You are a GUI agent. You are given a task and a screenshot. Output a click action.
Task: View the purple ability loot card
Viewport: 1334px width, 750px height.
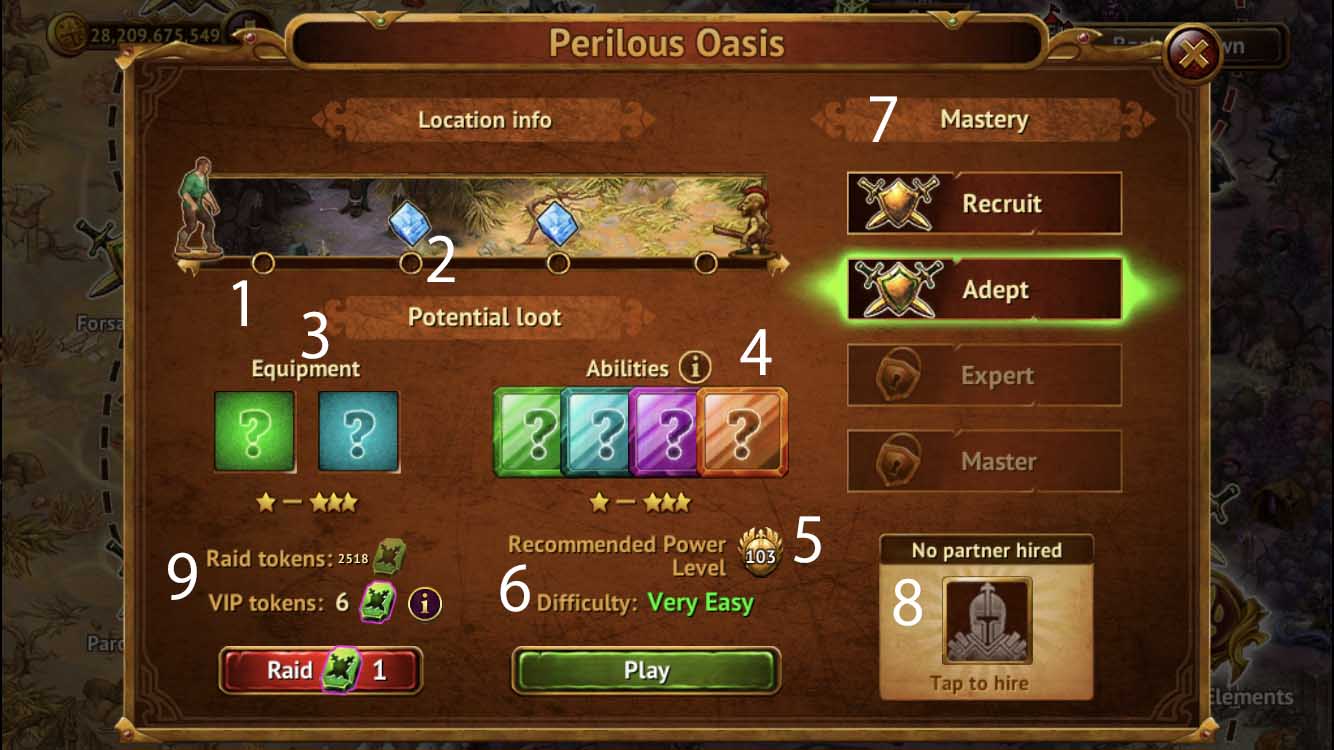tap(668, 432)
